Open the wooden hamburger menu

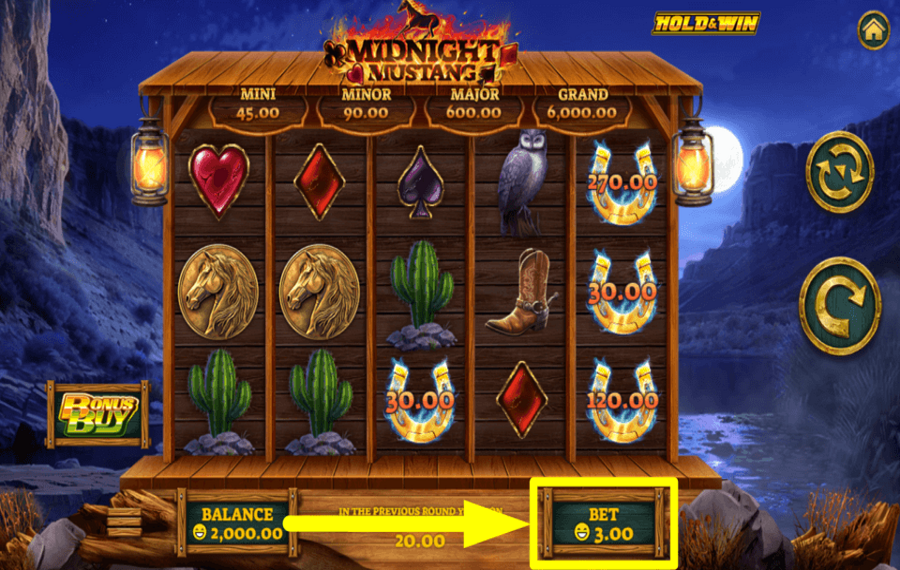(x=125, y=522)
